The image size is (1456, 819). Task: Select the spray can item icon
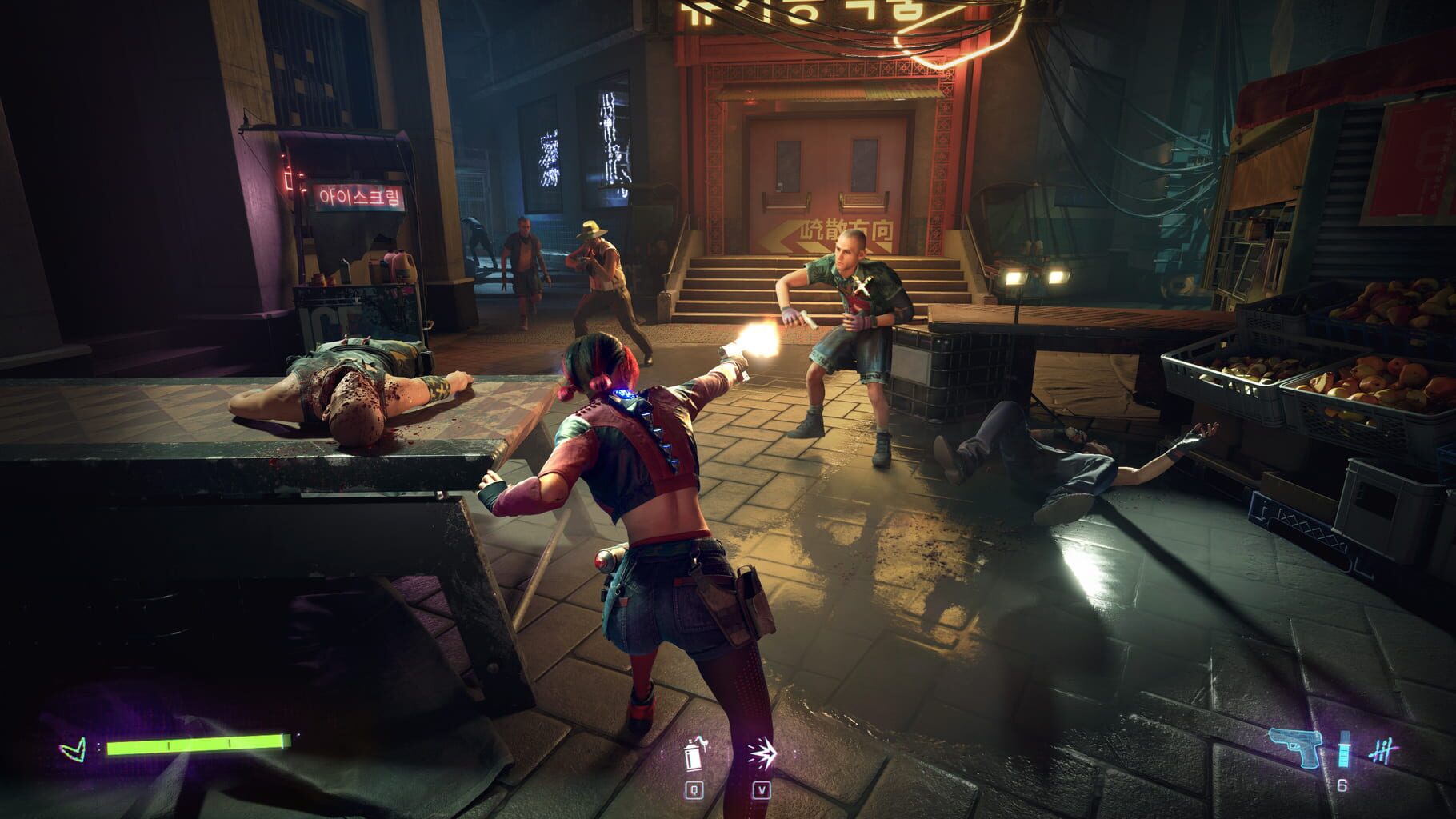point(693,754)
